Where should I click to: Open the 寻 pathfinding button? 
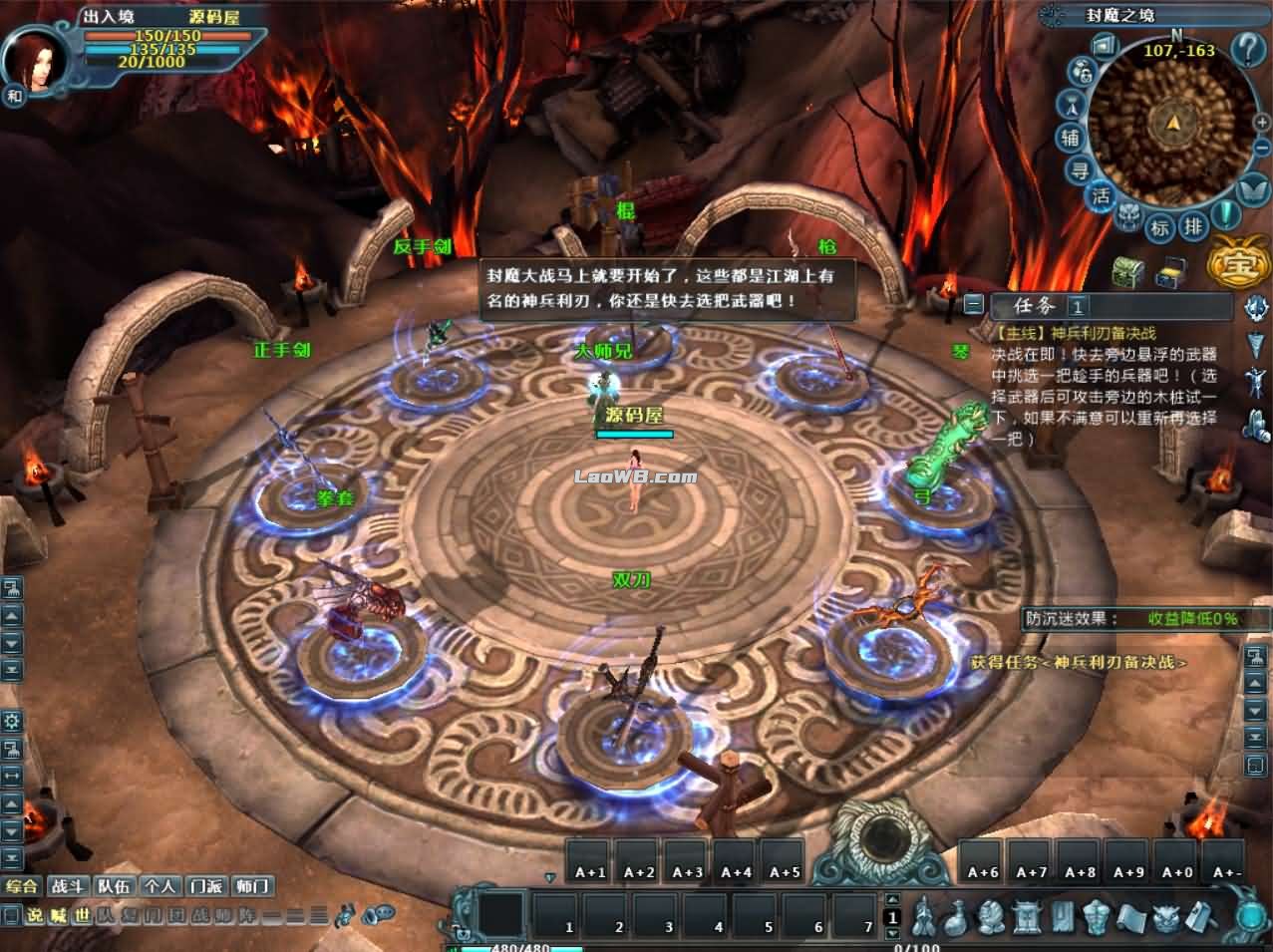pos(1081,170)
